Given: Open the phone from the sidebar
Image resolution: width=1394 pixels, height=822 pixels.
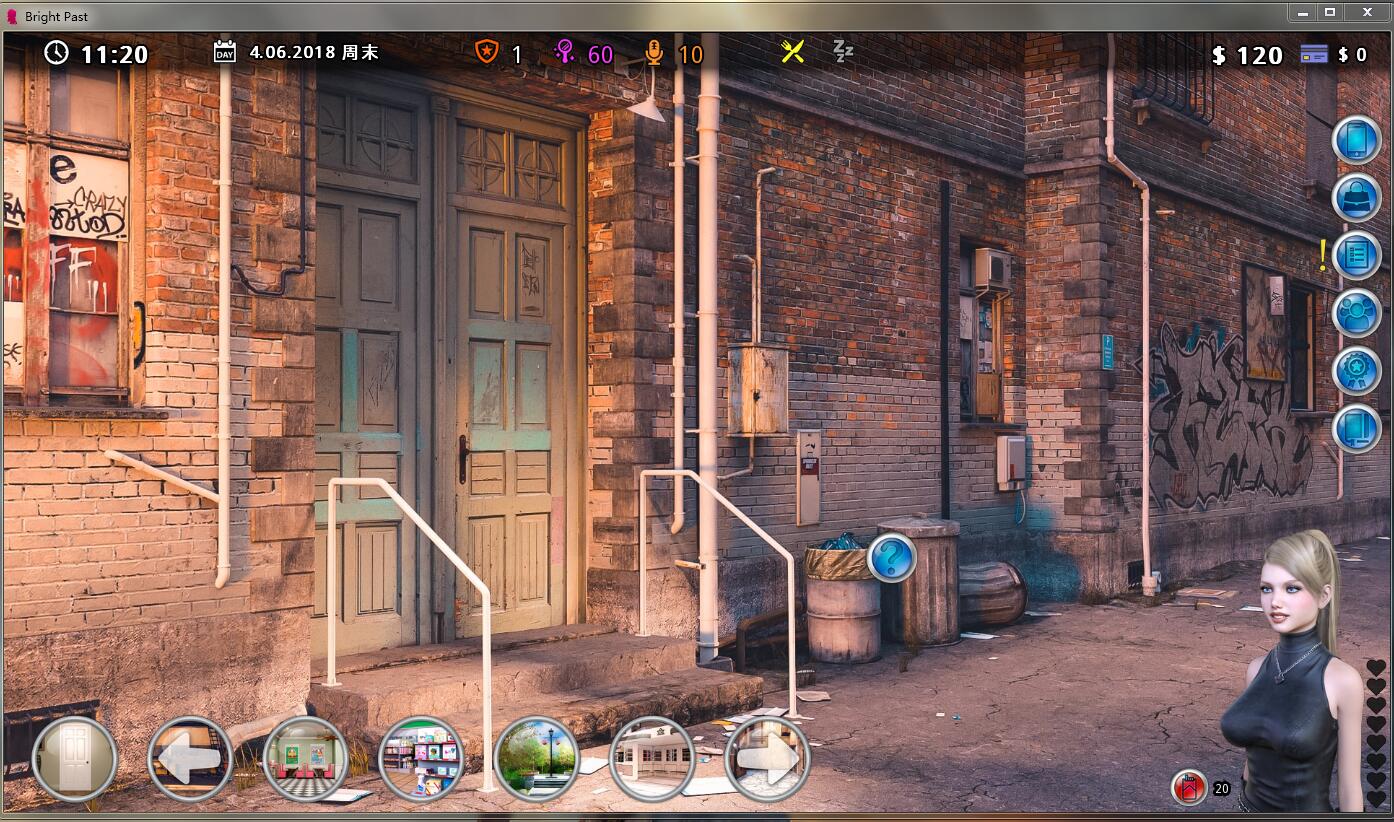Looking at the screenshot, I should 1356,138.
